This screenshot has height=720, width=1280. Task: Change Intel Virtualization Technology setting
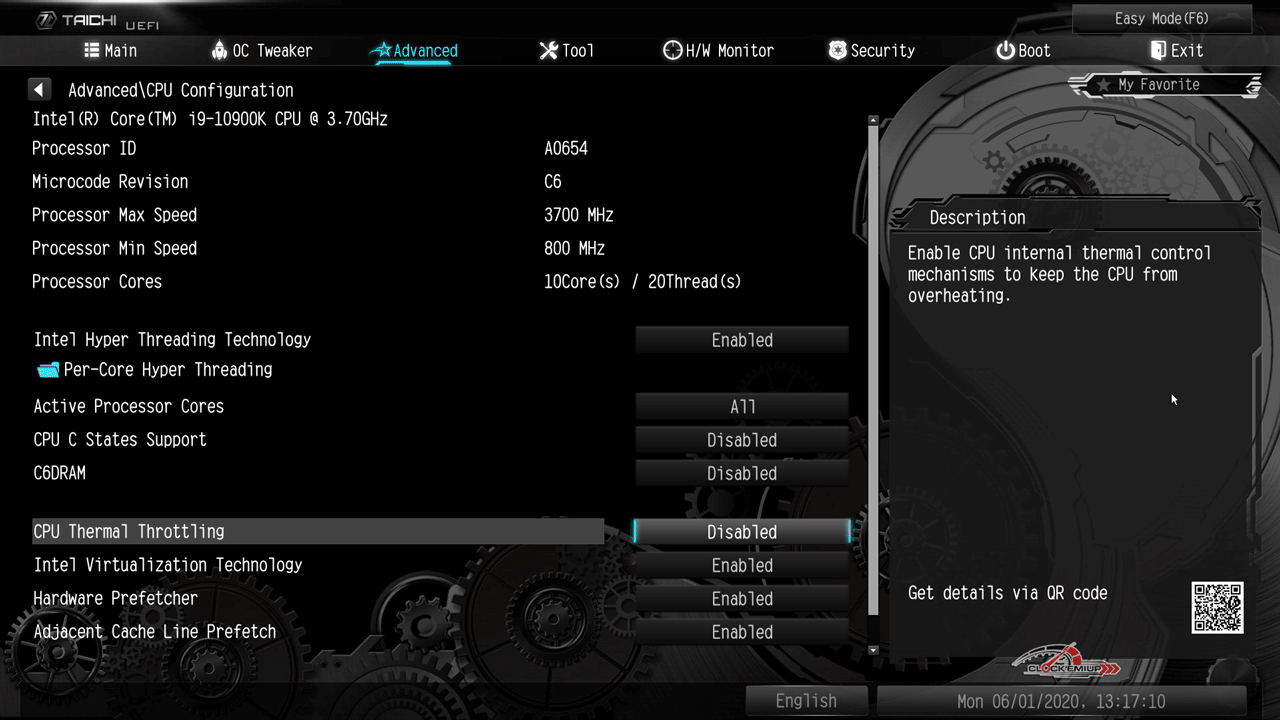coord(742,566)
